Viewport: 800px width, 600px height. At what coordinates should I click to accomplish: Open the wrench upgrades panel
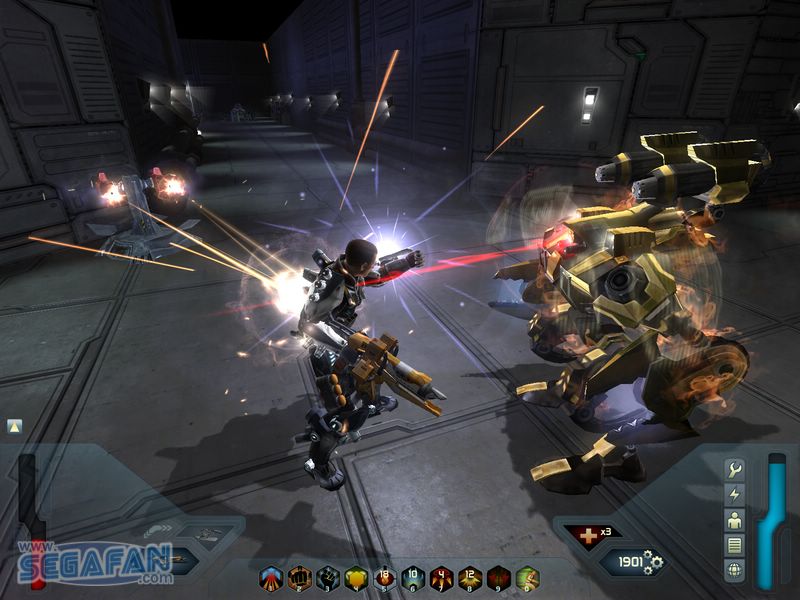734,470
